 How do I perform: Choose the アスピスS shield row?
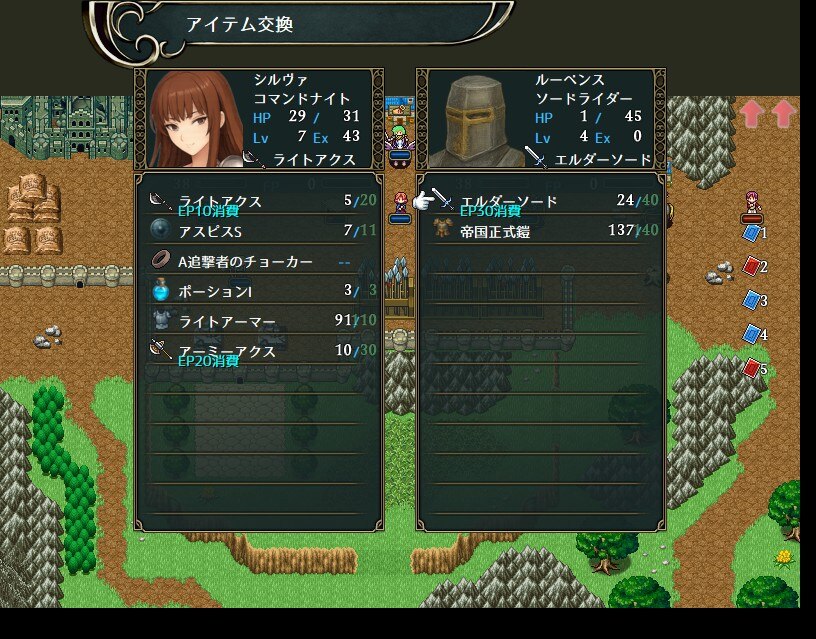tap(259, 231)
